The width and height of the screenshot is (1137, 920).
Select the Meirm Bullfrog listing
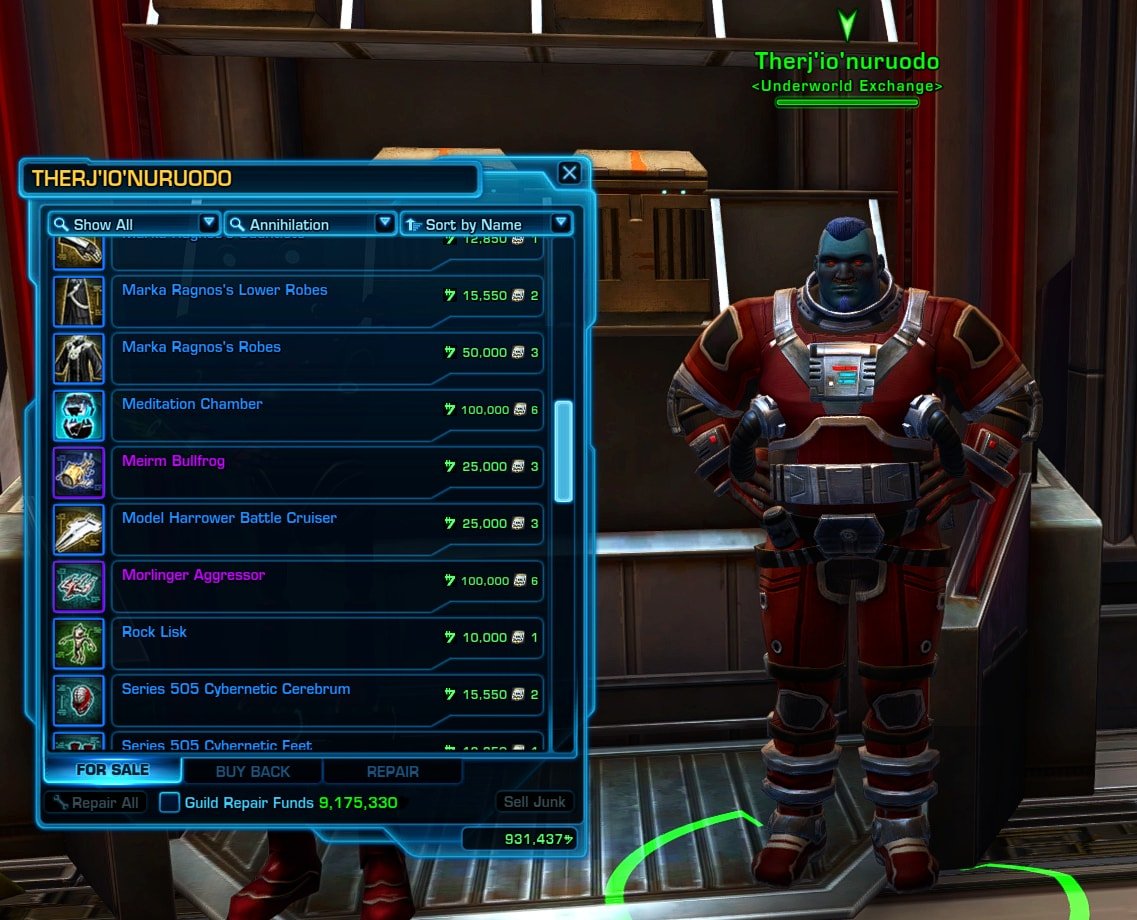coord(326,473)
